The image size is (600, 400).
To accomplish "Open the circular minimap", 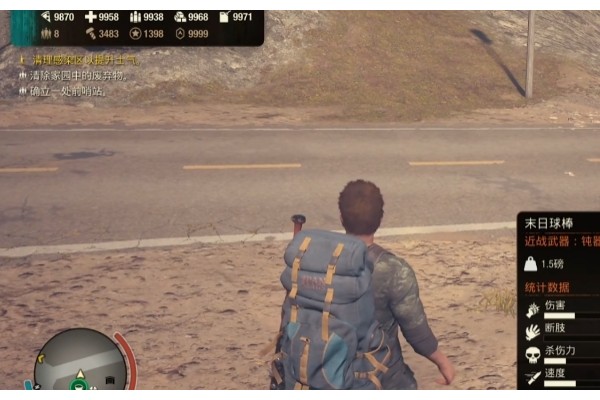I will 80,365.
